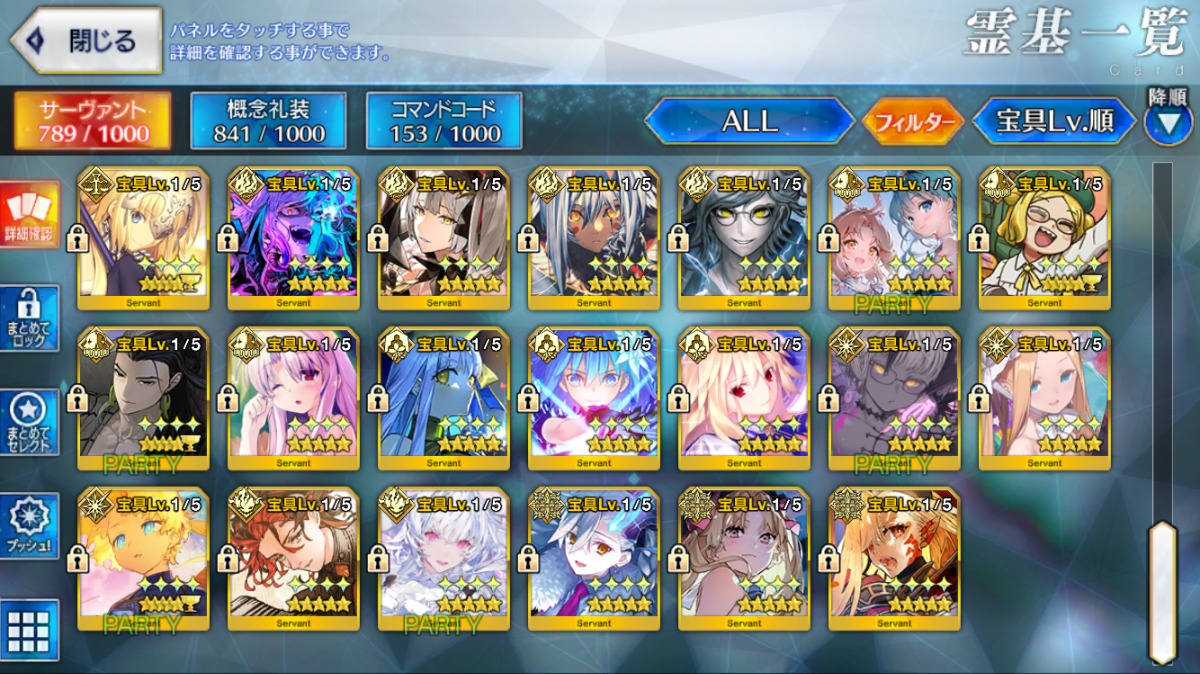Image resolution: width=1200 pixels, height=674 pixels.
Task: Open the grey-faced servant with glasses card
Action: point(744,238)
